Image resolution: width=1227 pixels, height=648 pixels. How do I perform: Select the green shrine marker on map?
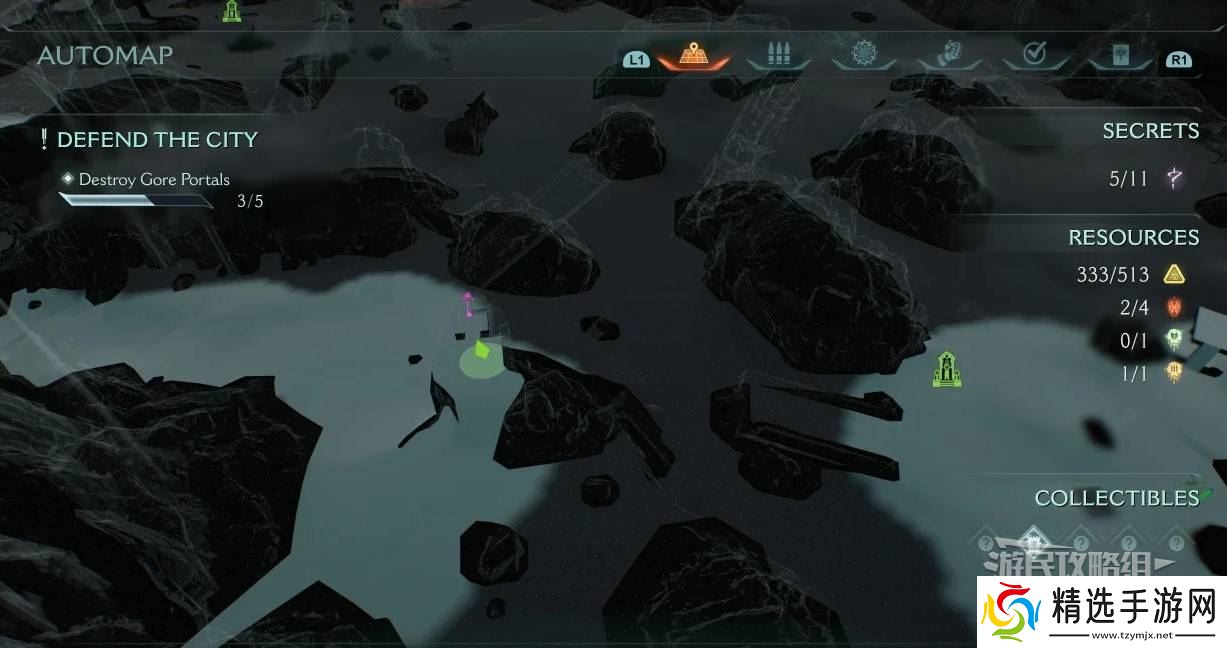(946, 369)
